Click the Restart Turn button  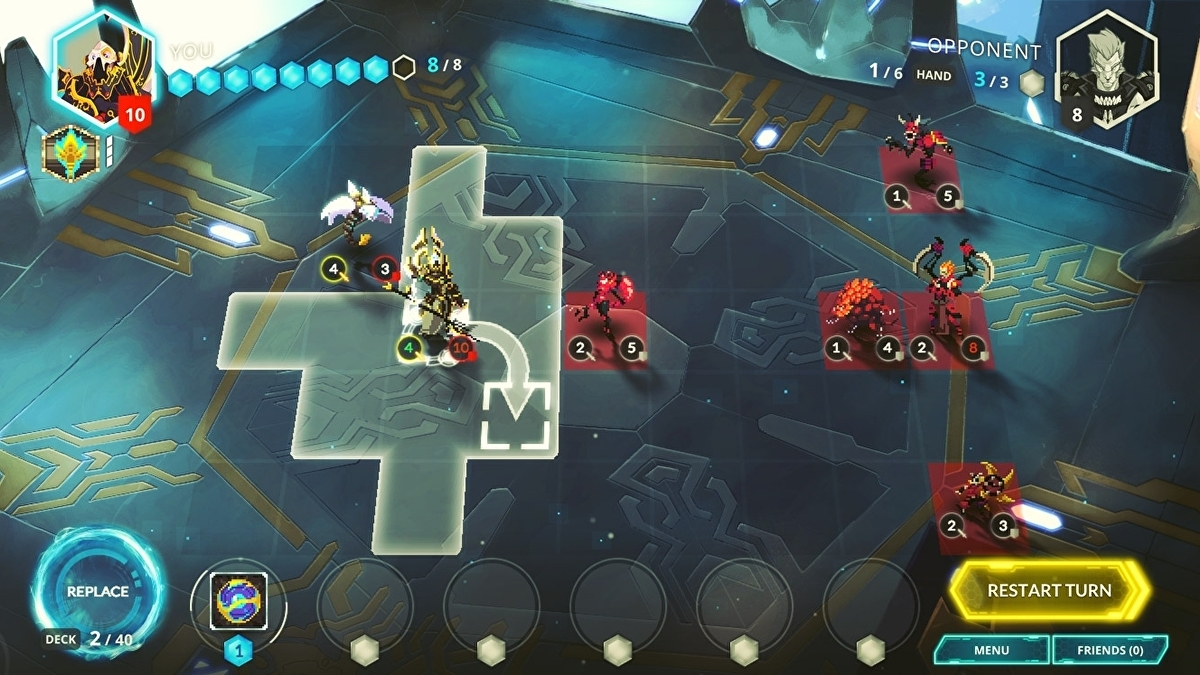[1048, 590]
